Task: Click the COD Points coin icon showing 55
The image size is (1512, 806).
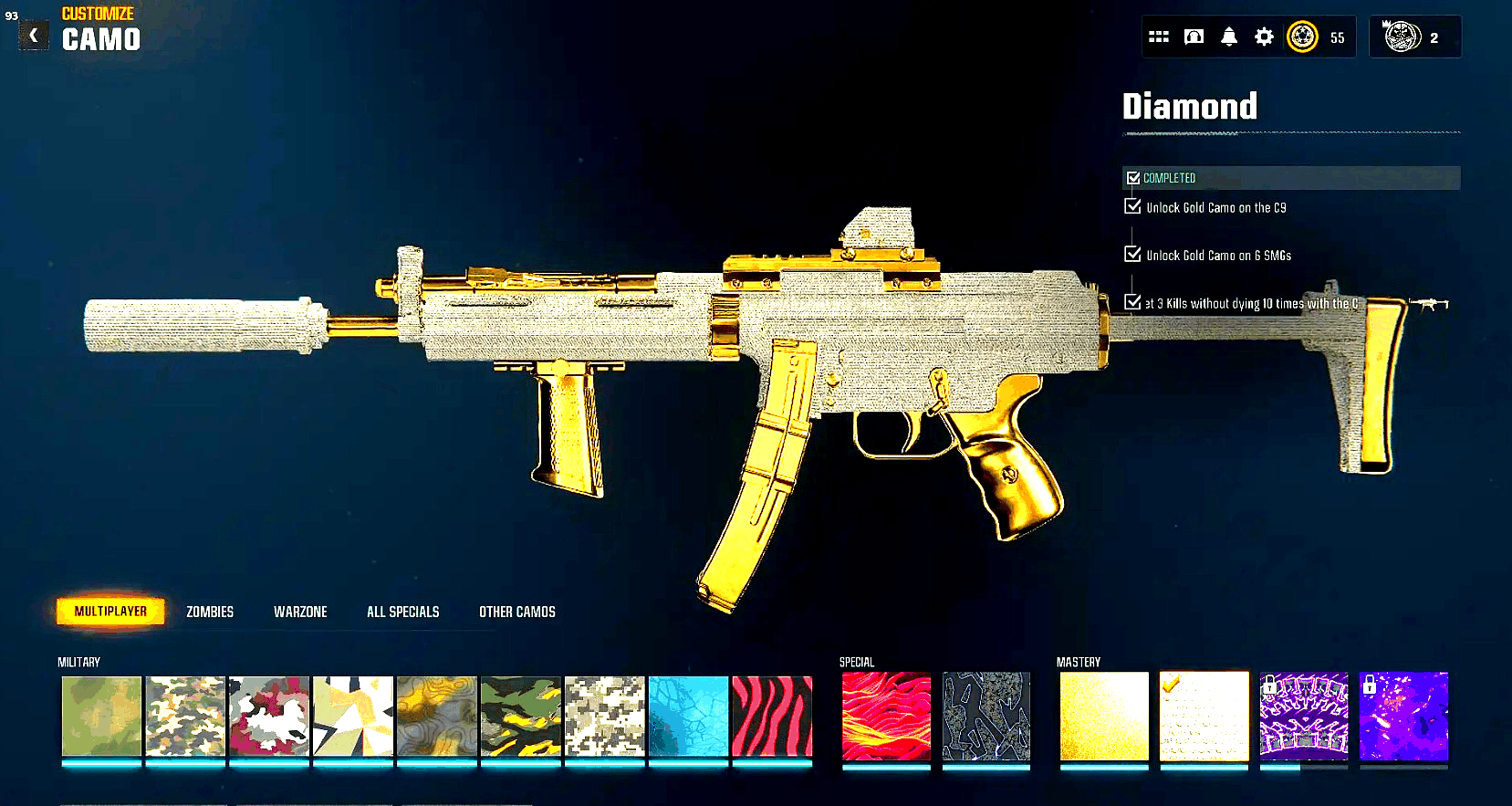Action: (x=1305, y=37)
